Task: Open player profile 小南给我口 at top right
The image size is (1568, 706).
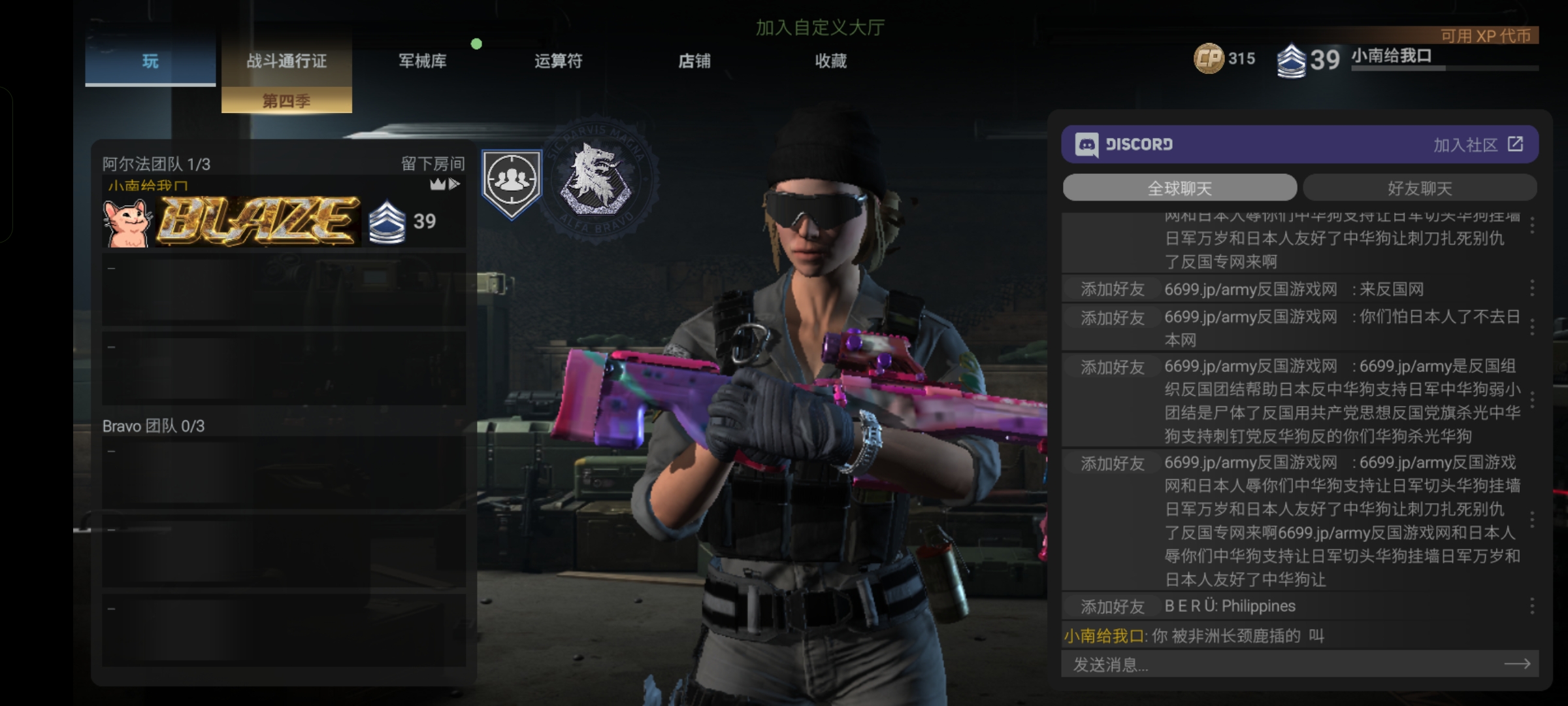Action: tap(1392, 57)
